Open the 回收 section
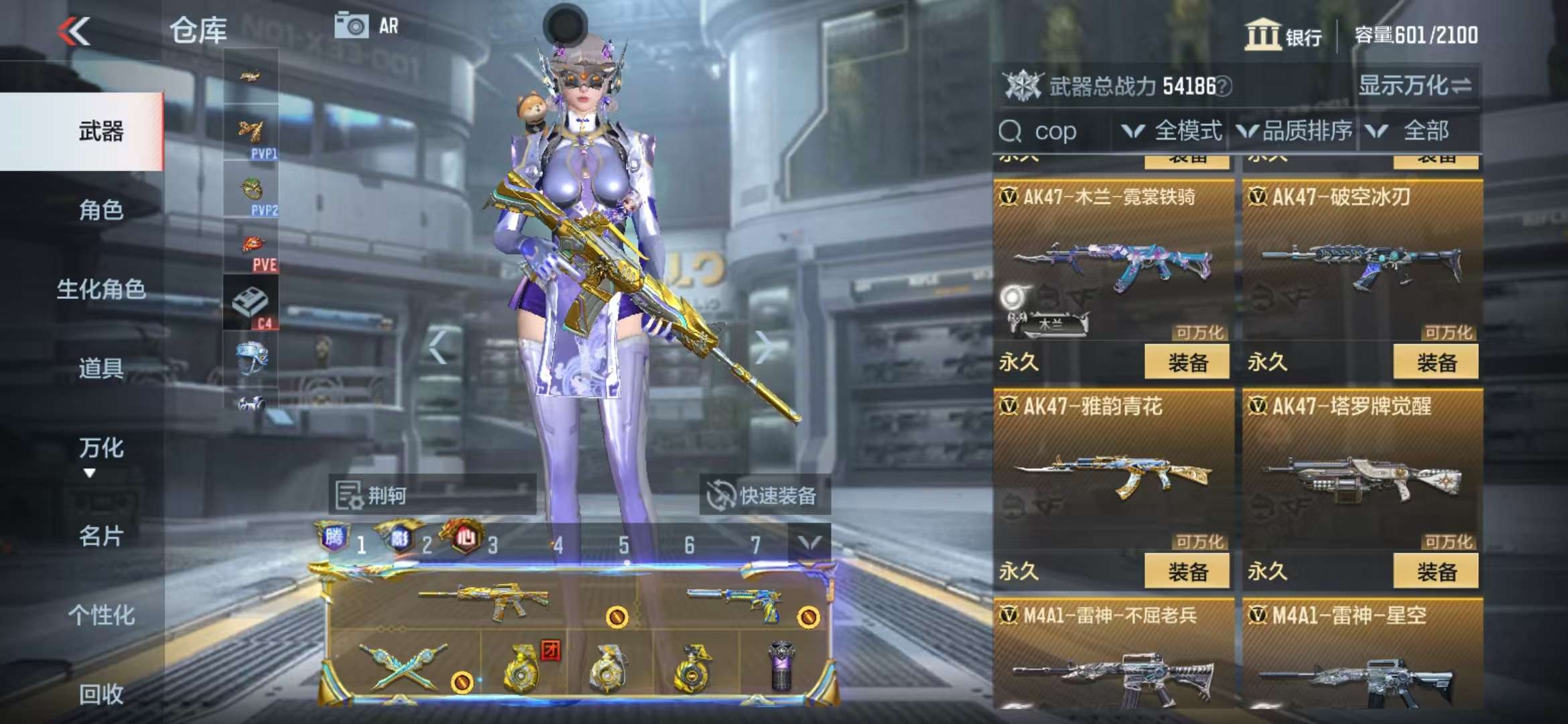 [101, 694]
